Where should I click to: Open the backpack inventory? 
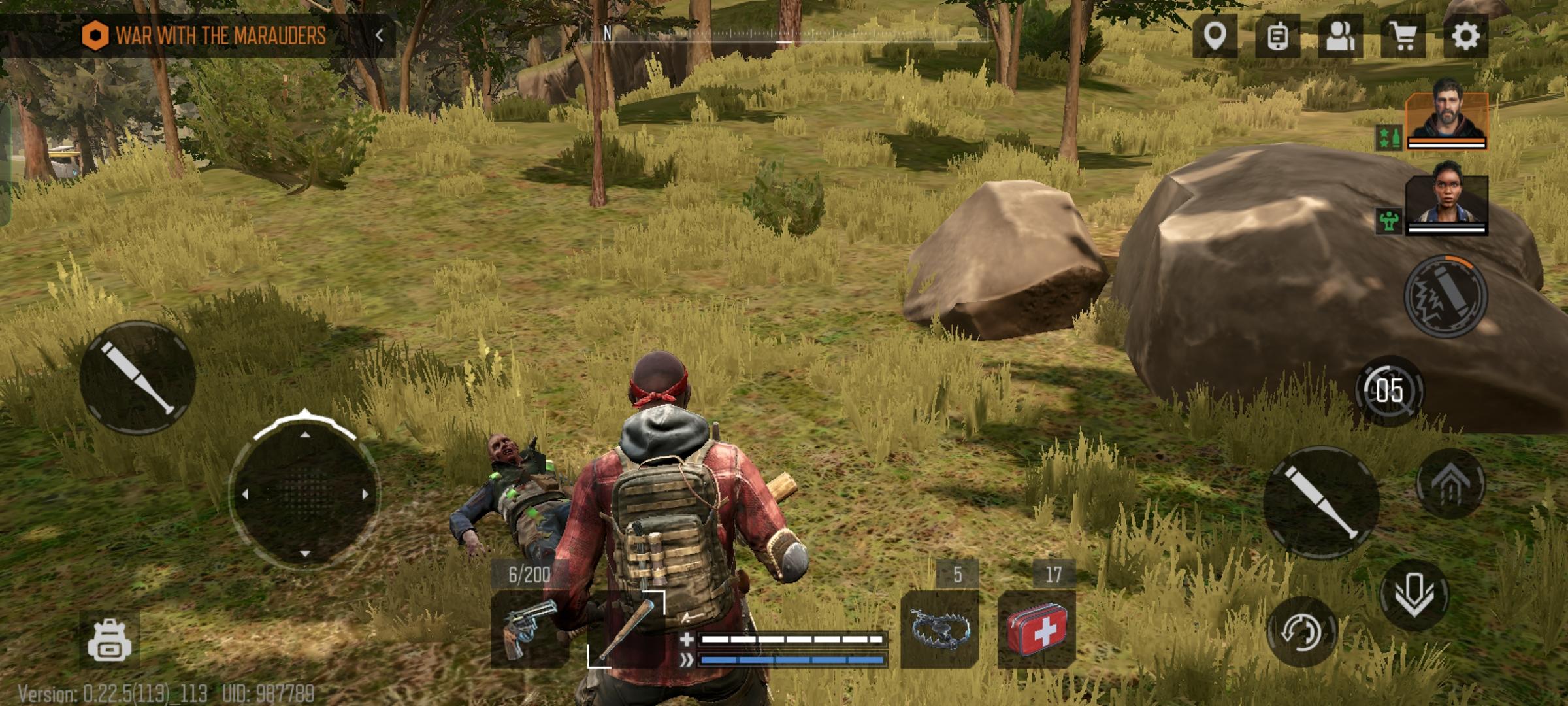click(109, 641)
